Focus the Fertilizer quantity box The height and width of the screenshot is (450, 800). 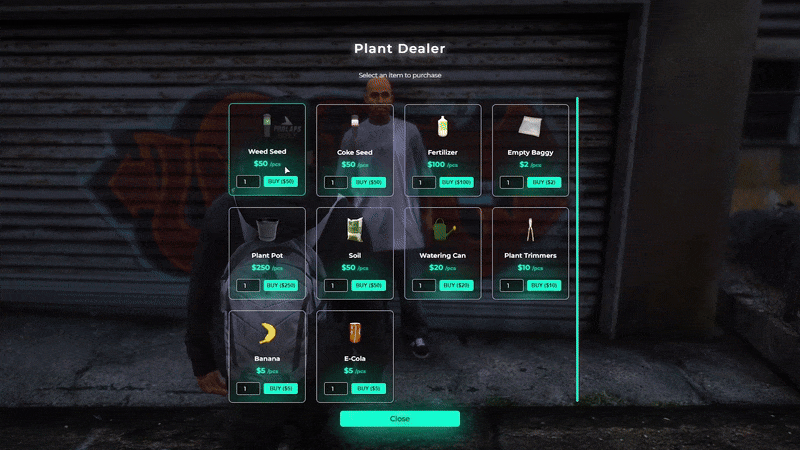click(x=424, y=183)
